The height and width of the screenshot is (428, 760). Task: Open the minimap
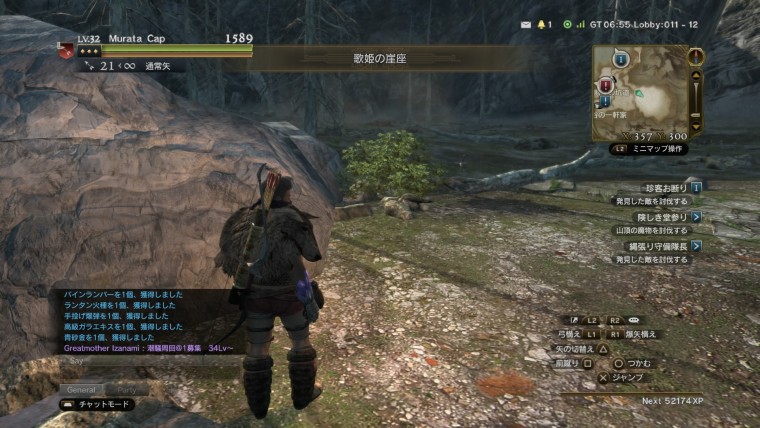(x=640, y=89)
